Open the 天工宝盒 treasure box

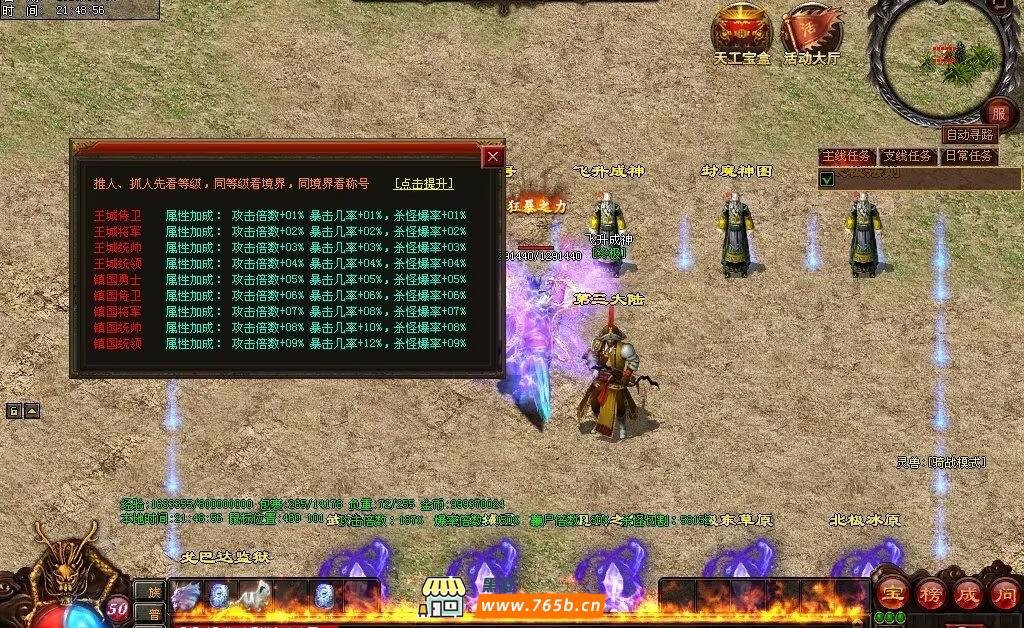pyautogui.click(x=741, y=33)
